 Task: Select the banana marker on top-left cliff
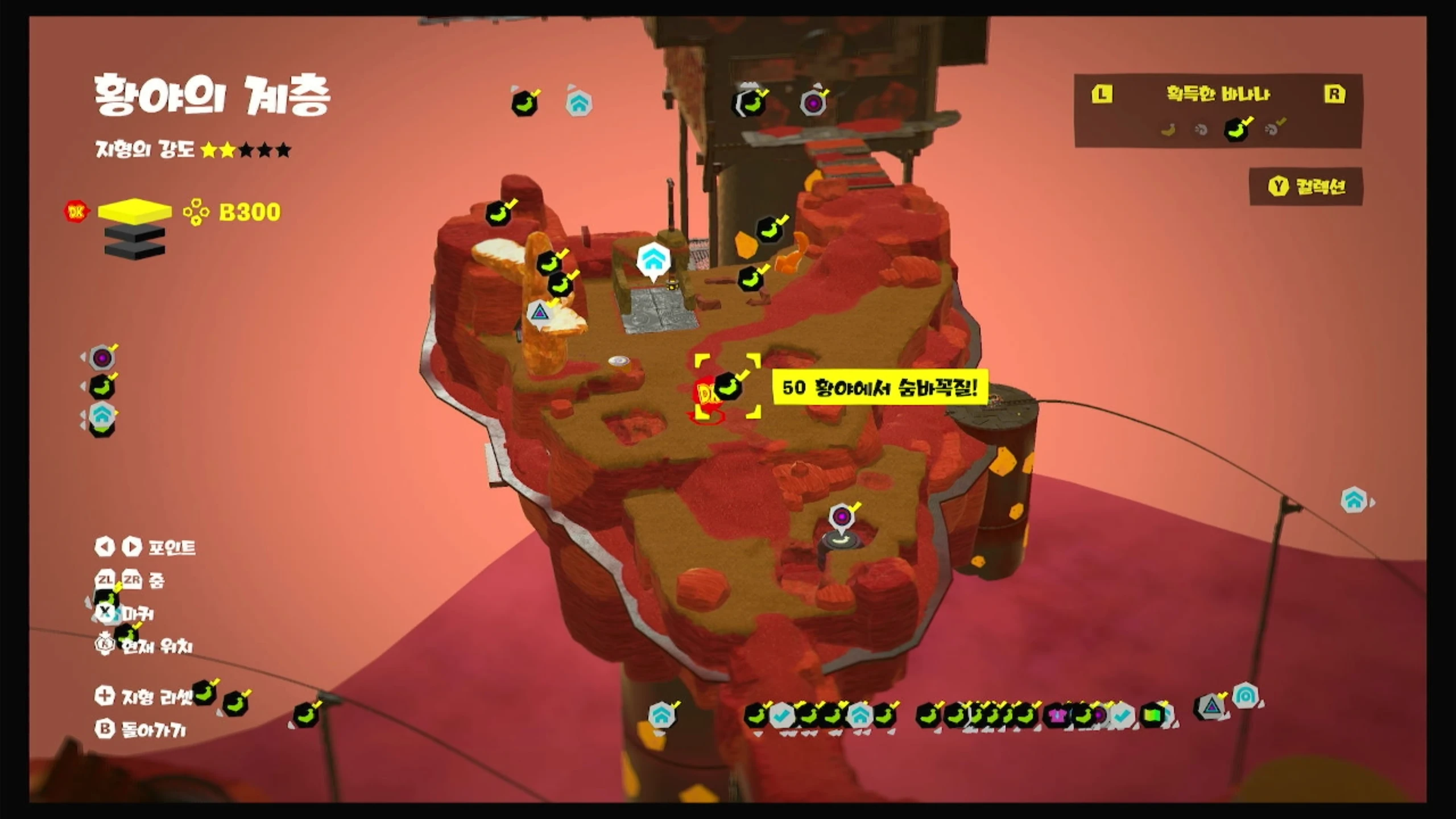click(x=498, y=213)
